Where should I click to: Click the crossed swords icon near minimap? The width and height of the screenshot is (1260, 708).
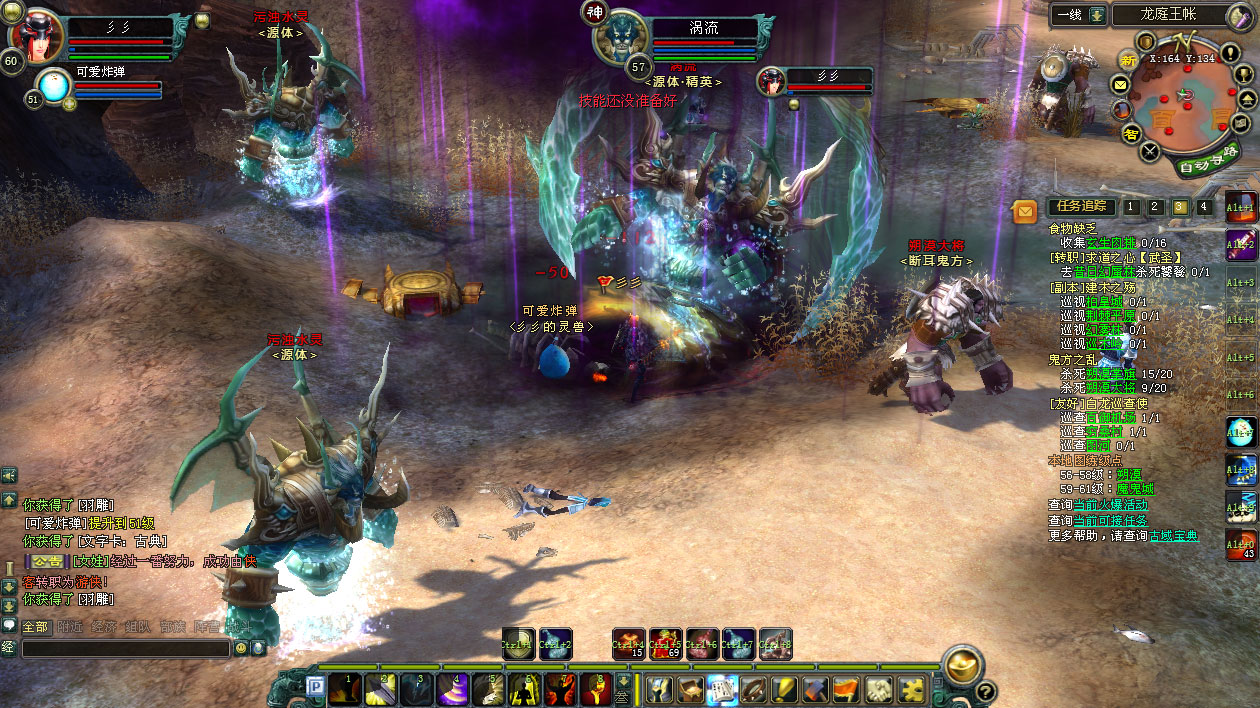[1151, 152]
